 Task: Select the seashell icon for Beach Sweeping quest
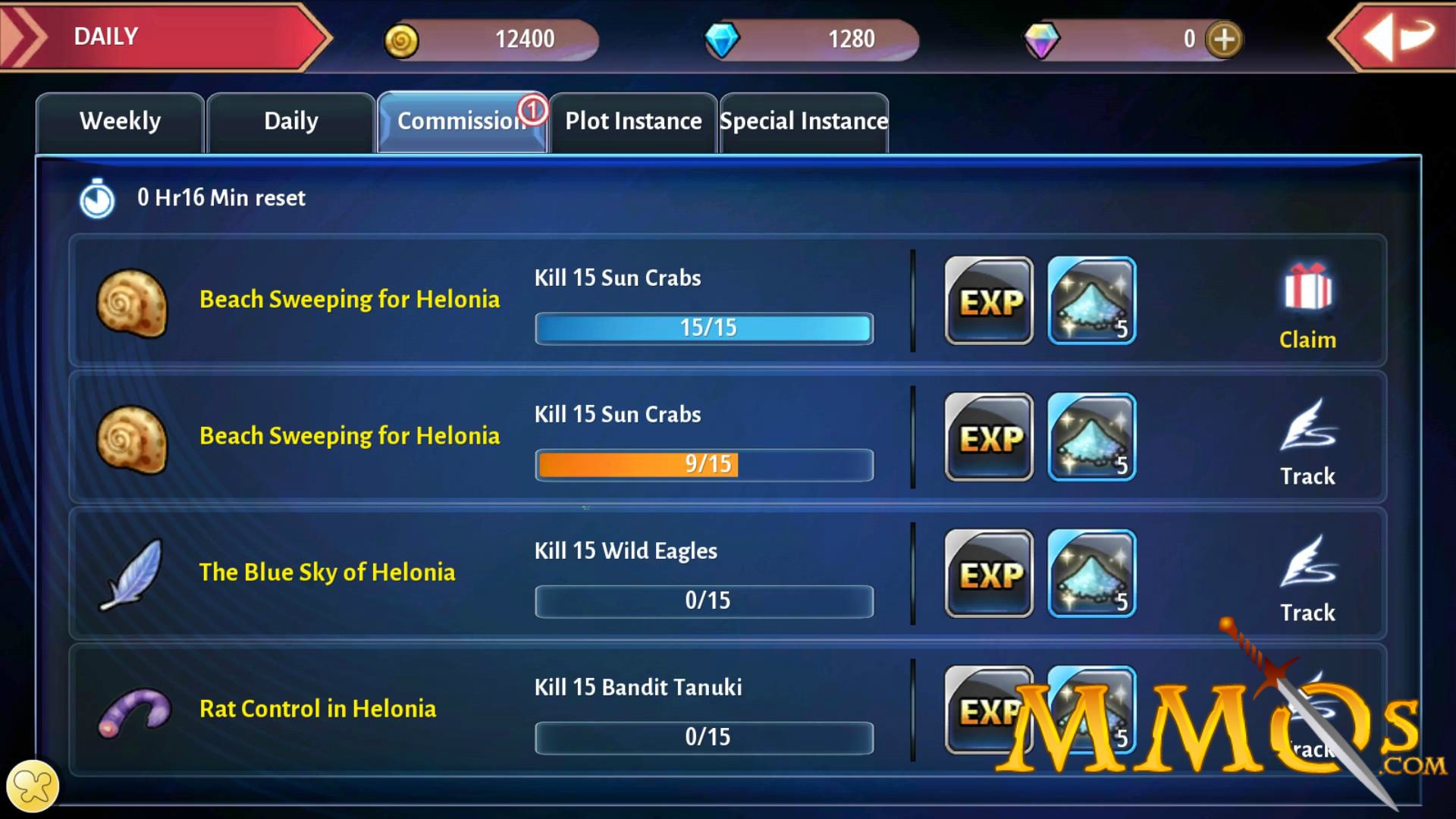click(130, 301)
